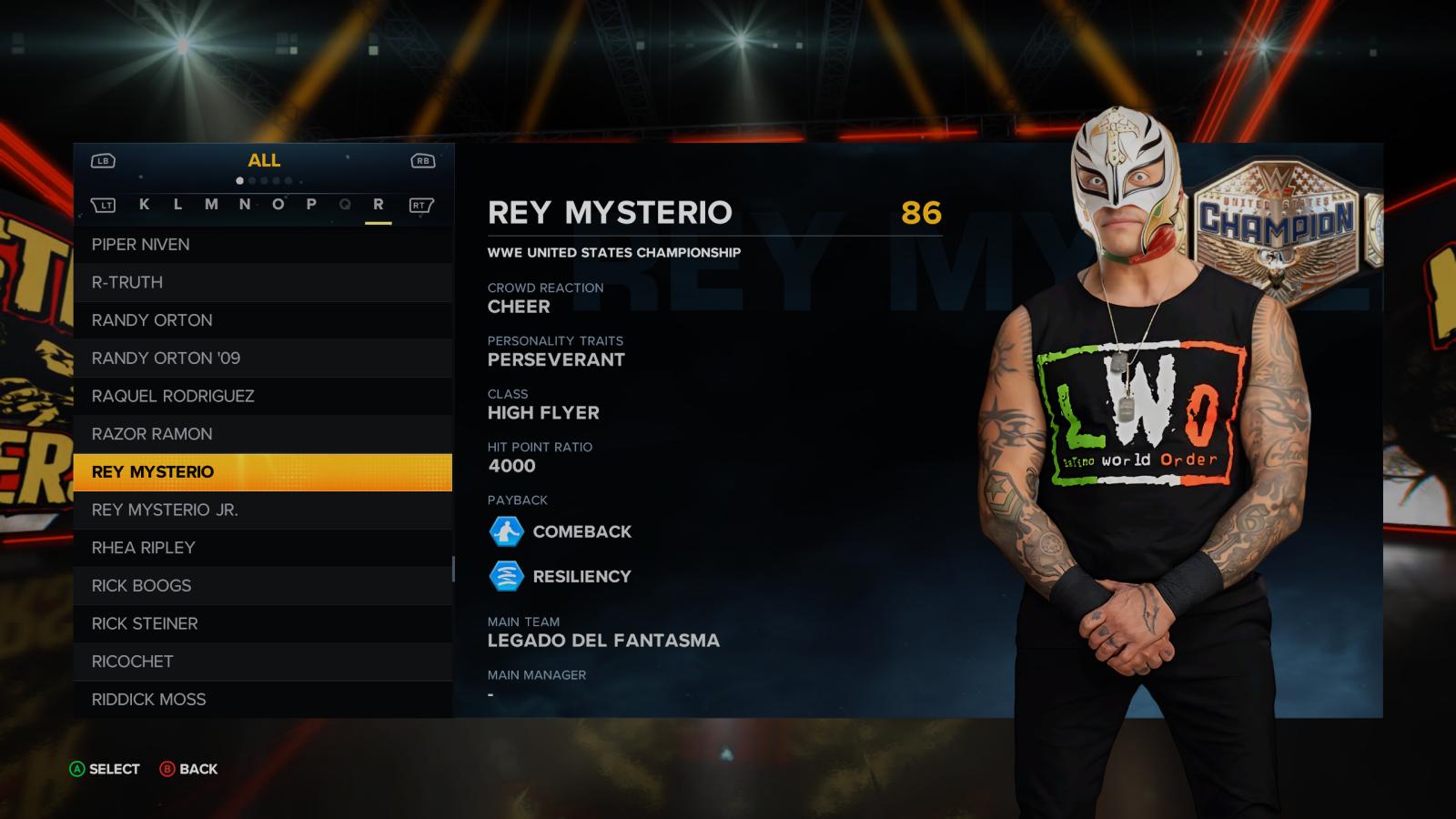This screenshot has width=1456, height=819.
Task: Select the Resiliency payback icon
Action: (x=509, y=576)
